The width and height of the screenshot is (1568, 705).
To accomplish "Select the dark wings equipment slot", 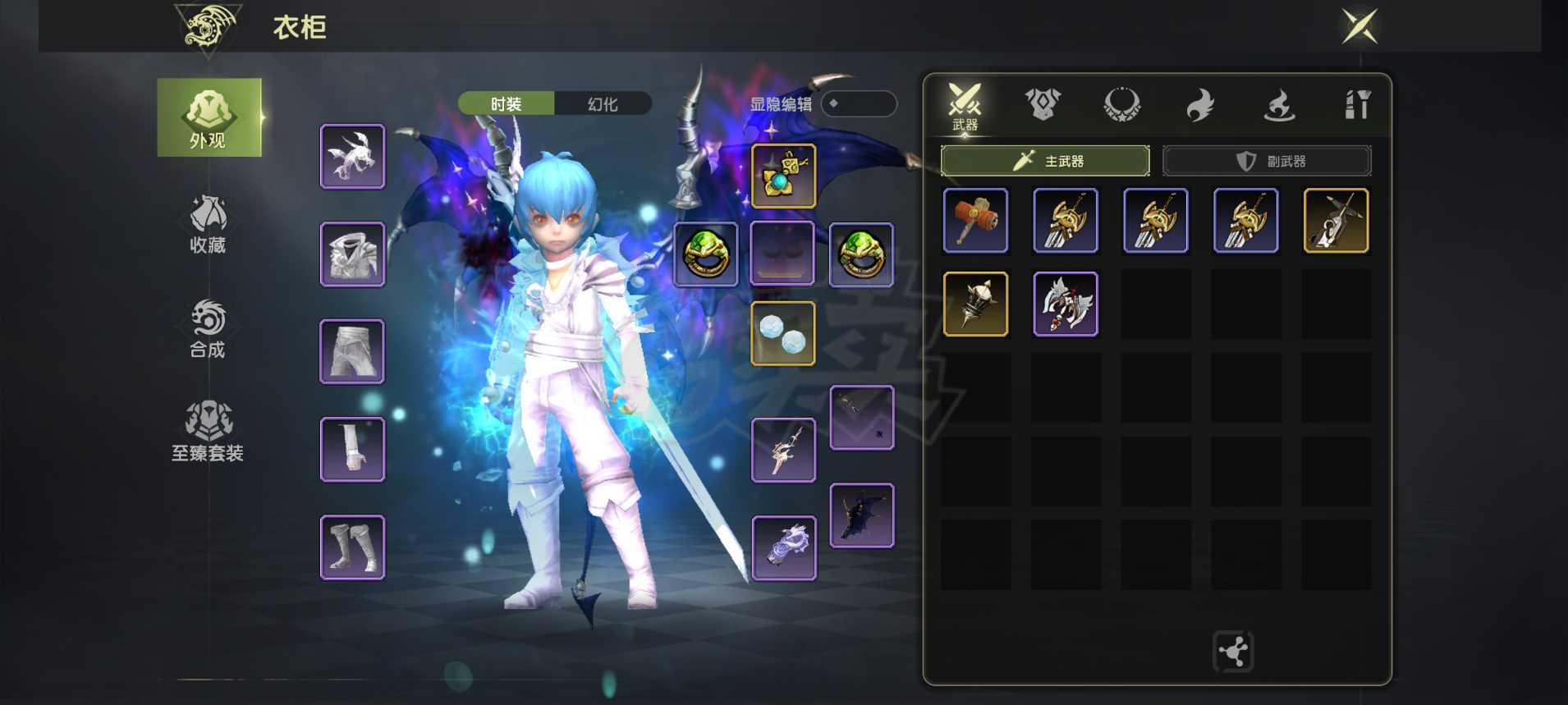I will (x=862, y=515).
